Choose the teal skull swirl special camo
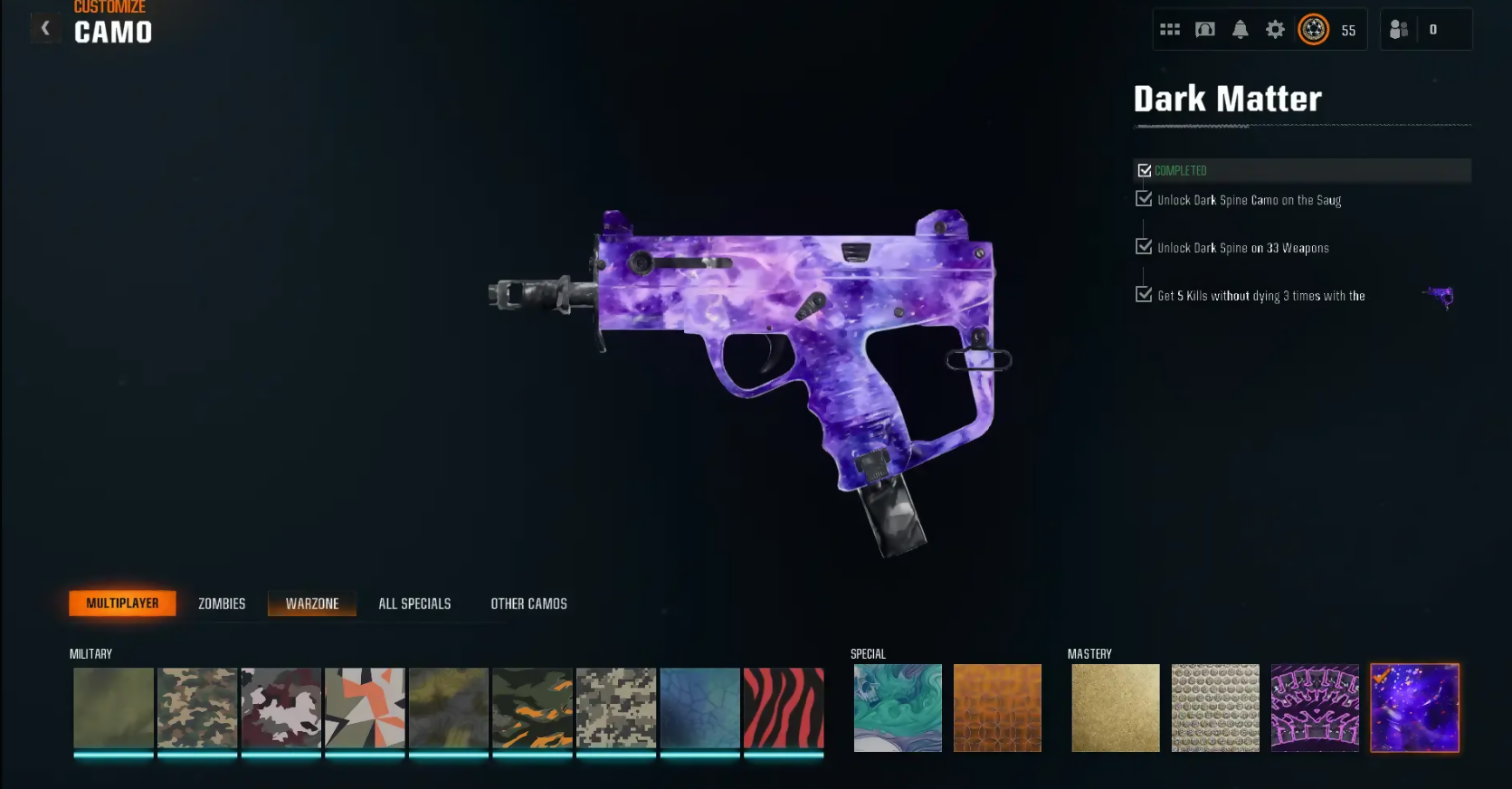 coord(898,708)
